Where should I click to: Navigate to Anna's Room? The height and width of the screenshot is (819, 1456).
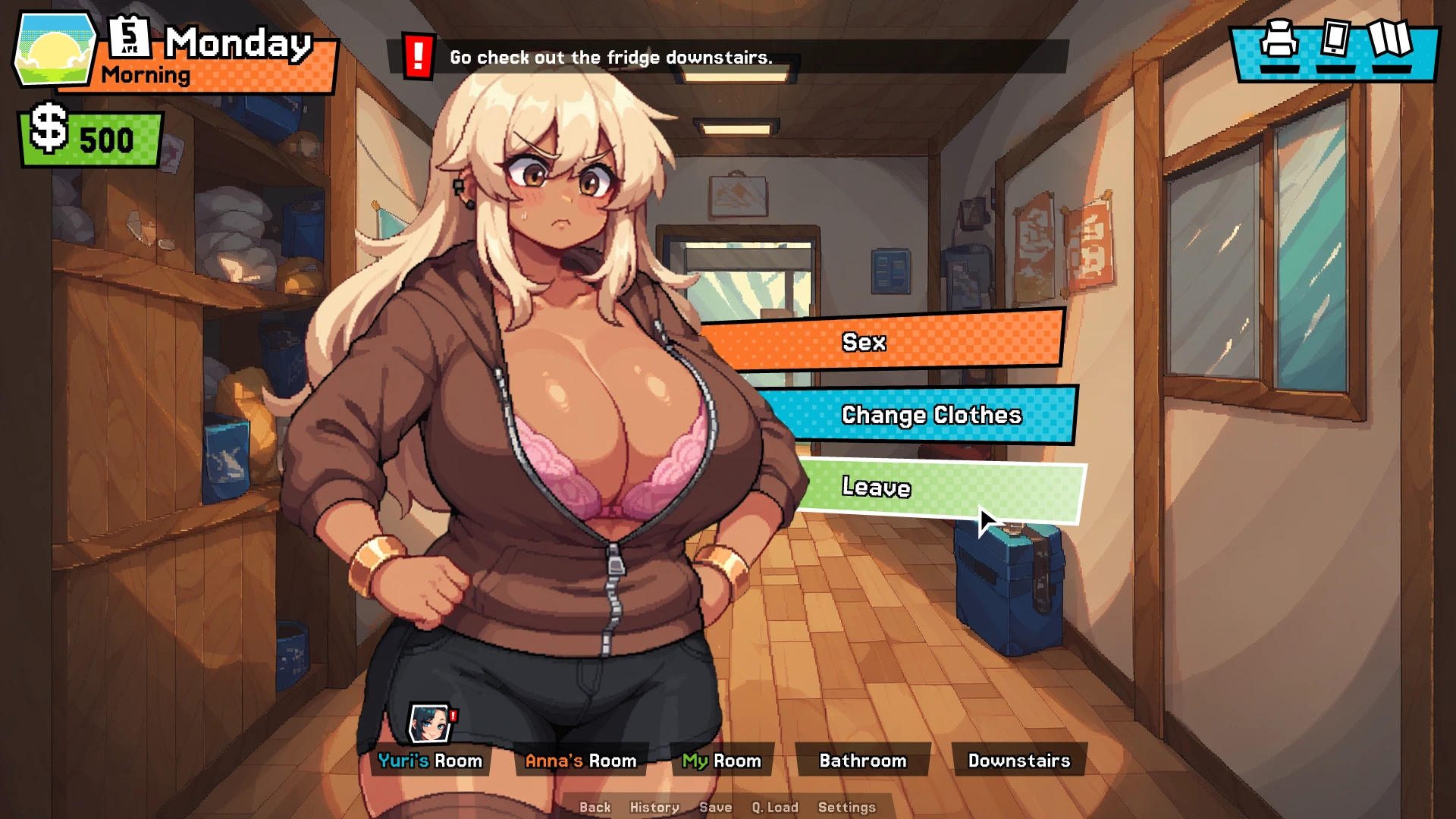581,761
